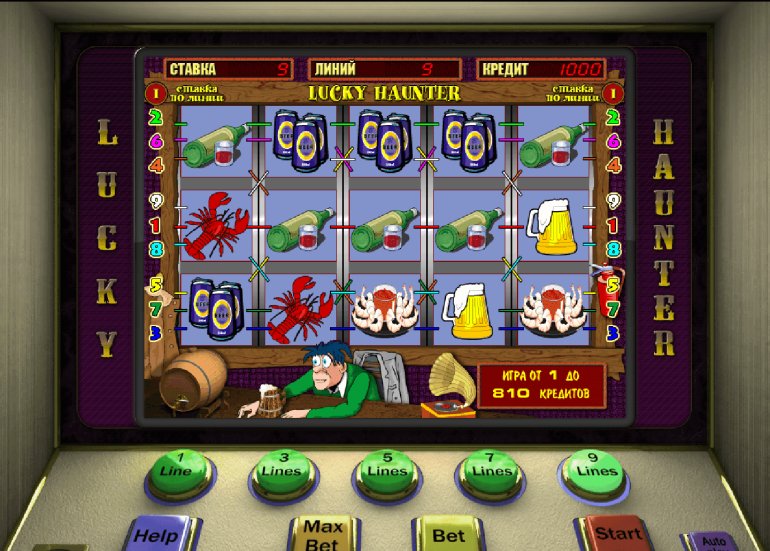This screenshot has width=770, height=551.
Task: Open the Help screen
Action: click(157, 534)
